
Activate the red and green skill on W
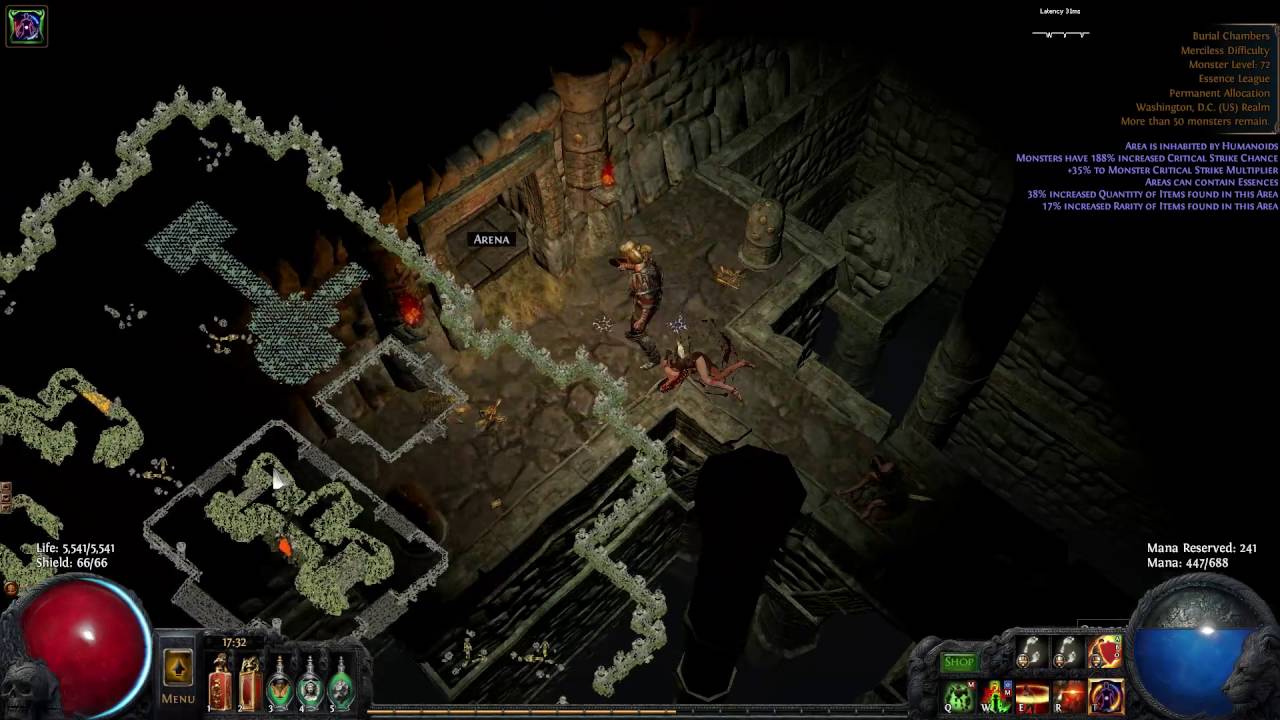(996, 696)
